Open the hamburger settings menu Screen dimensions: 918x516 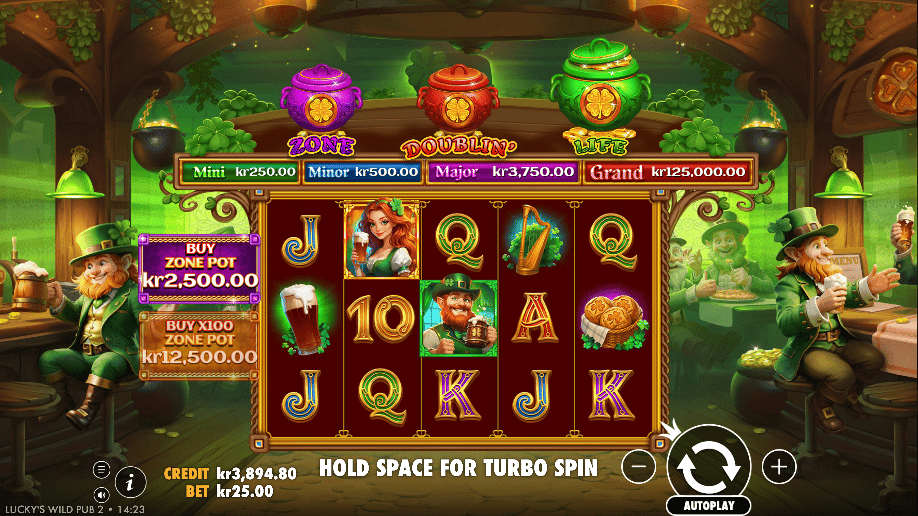point(102,469)
